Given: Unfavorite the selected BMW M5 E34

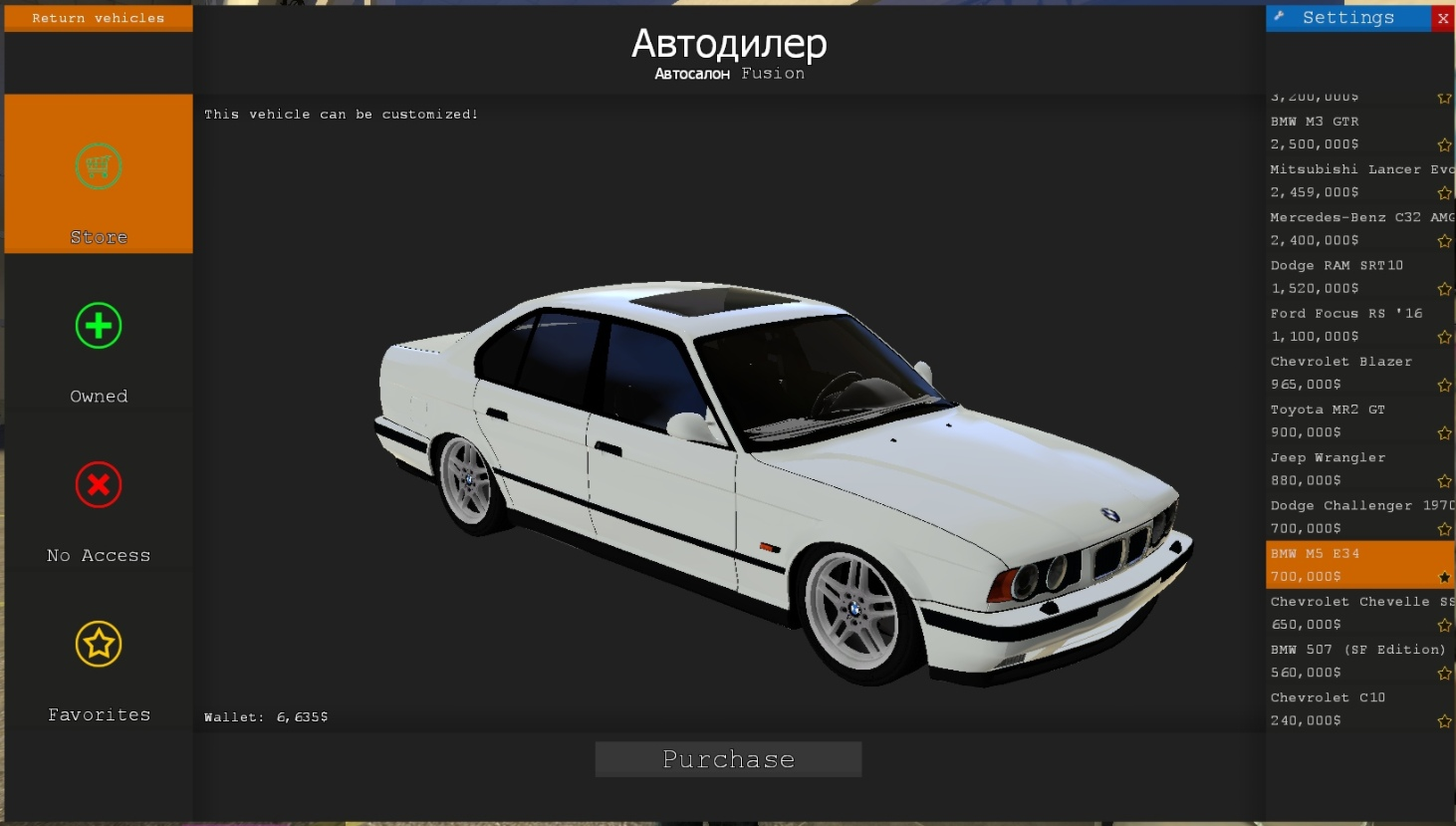Looking at the screenshot, I should click(1443, 577).
